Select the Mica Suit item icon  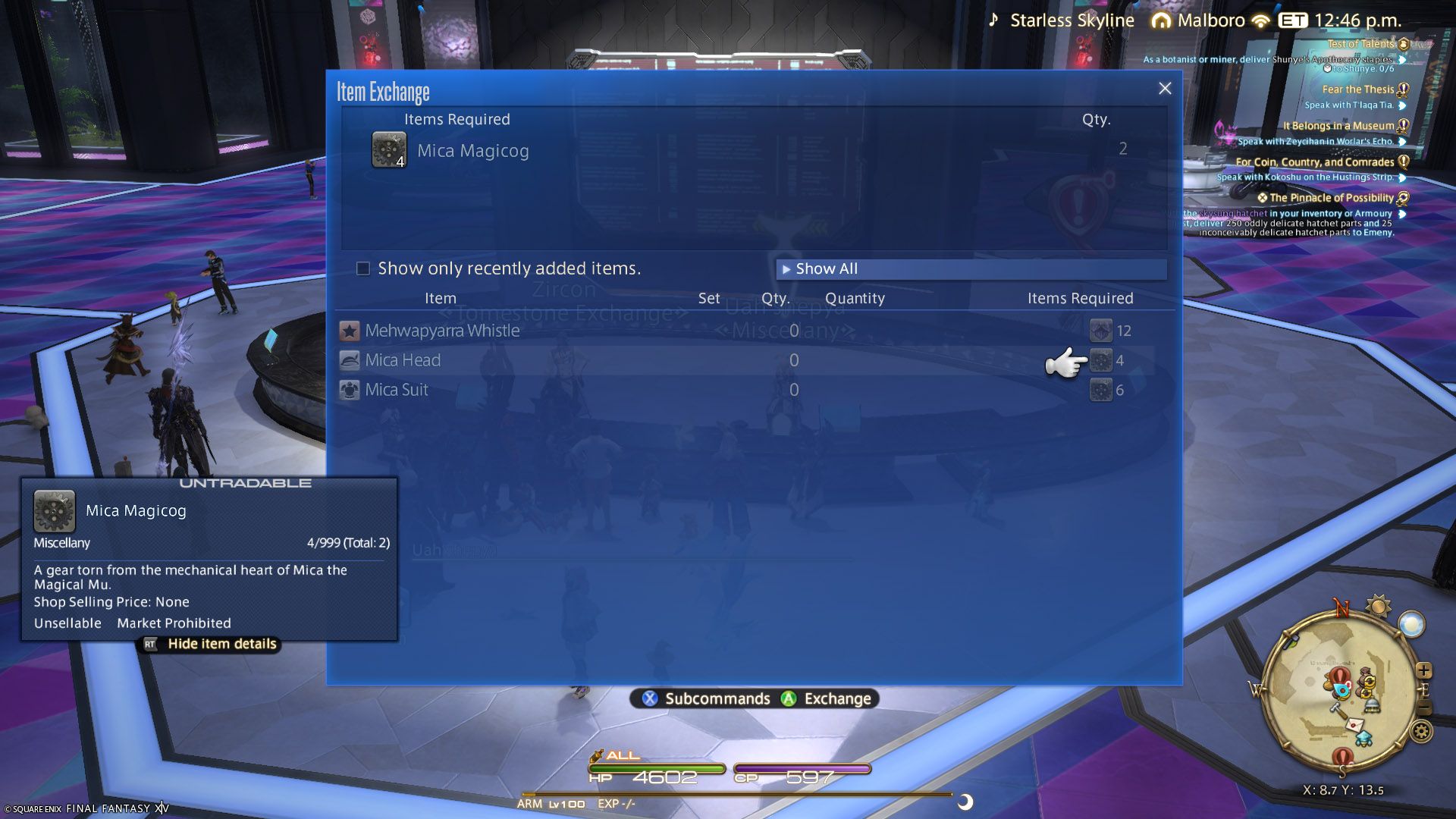pos(349,389)
